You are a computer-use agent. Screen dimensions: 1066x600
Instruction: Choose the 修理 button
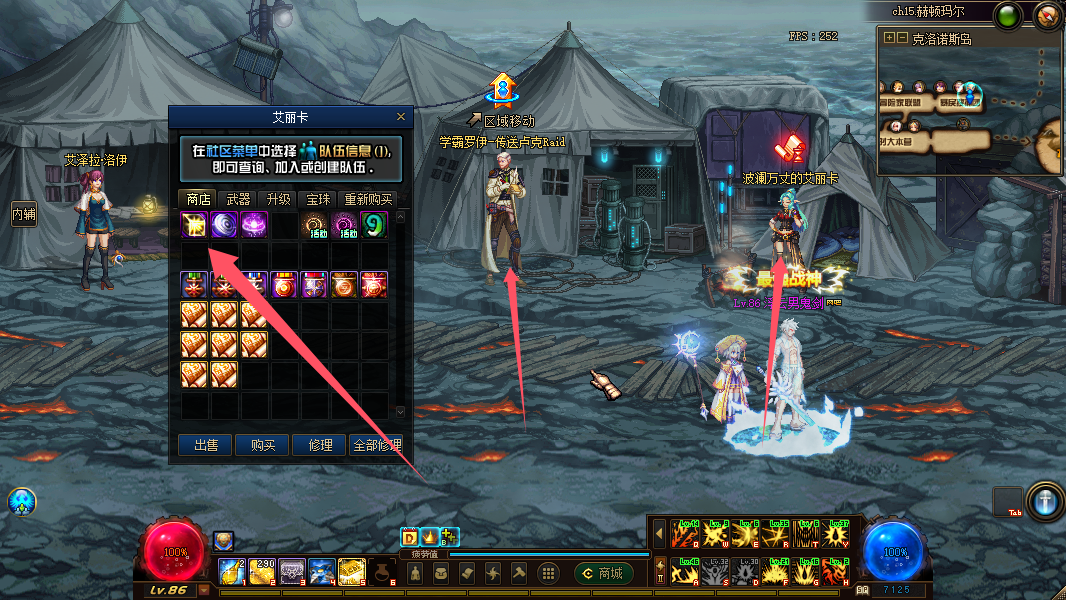click(x=319, y=445)
